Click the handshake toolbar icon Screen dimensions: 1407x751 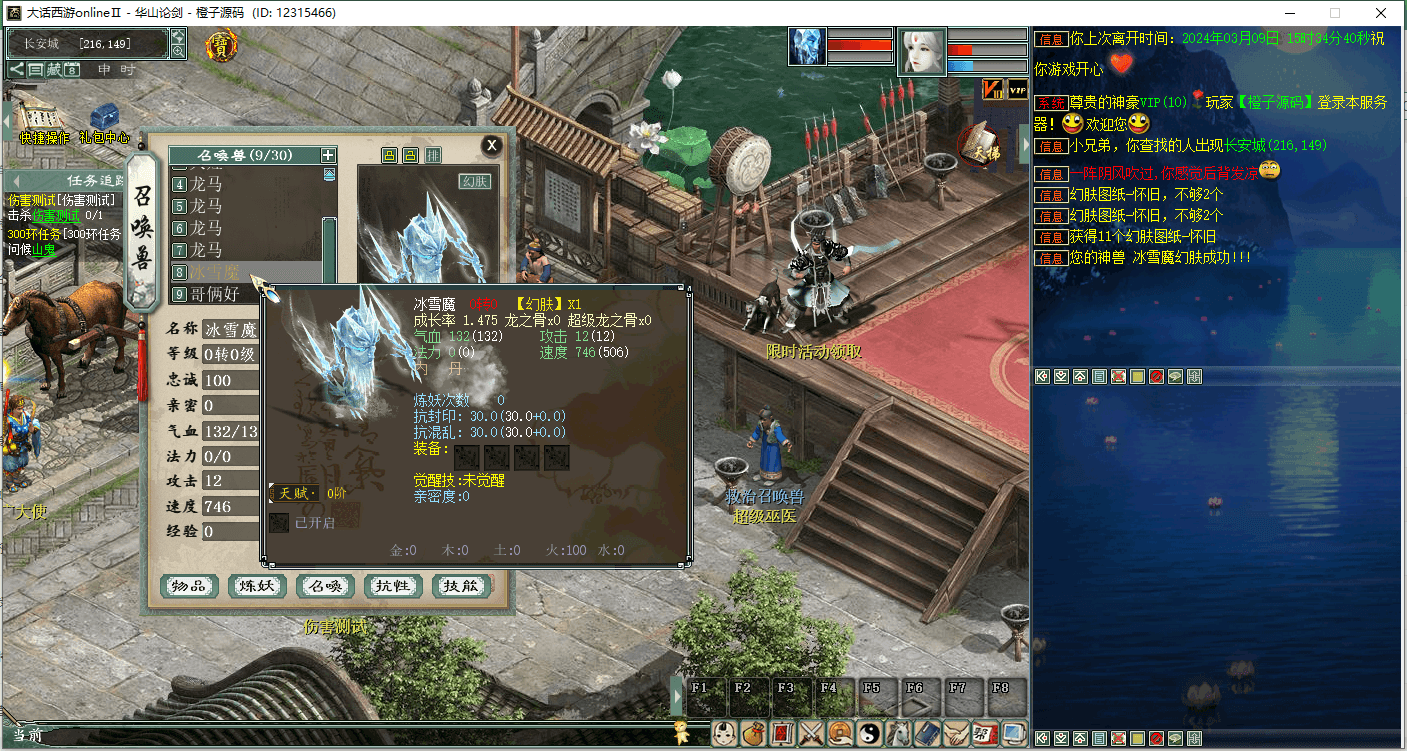(956, 733)
